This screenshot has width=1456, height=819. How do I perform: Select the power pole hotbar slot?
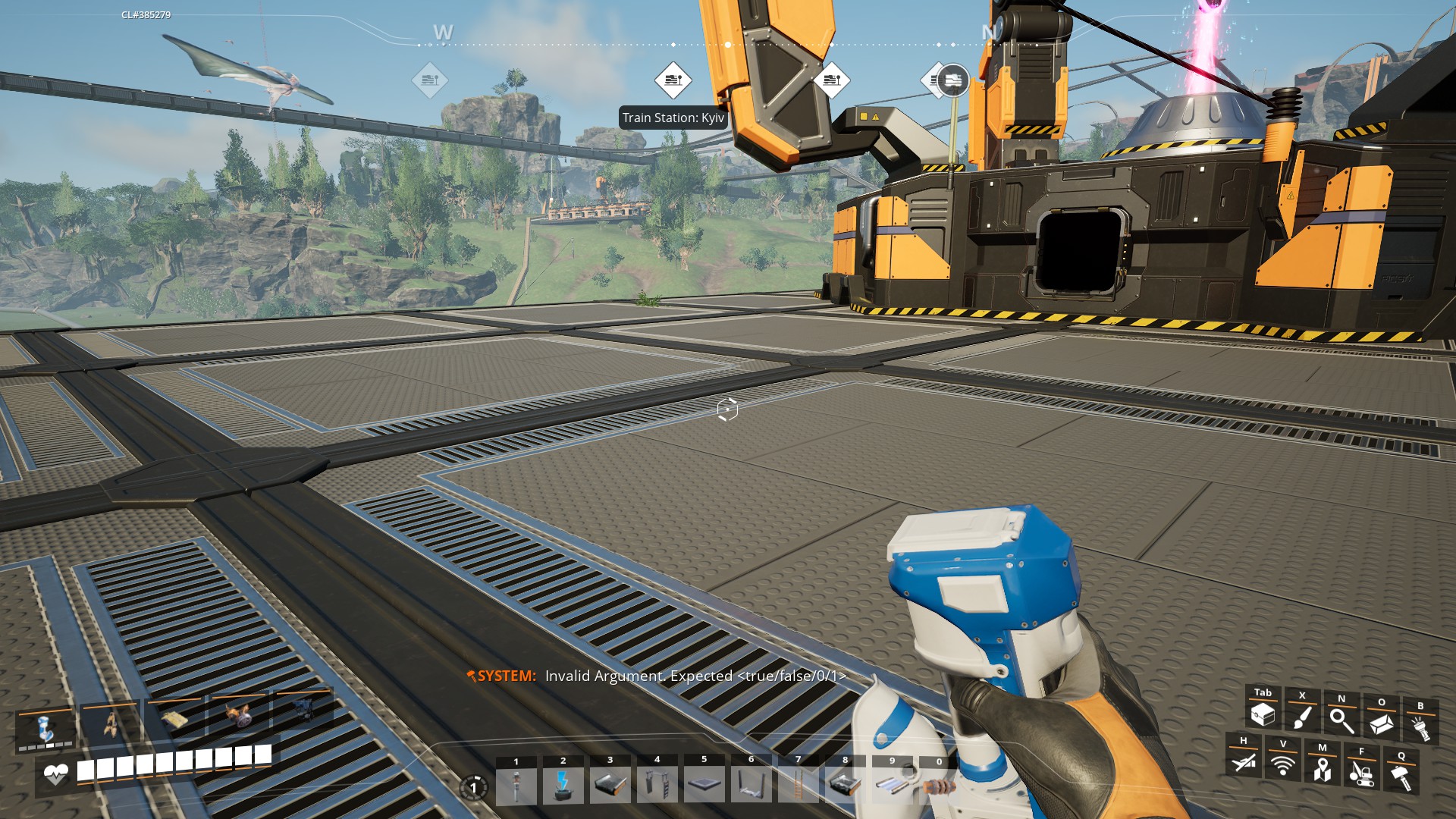[516, 785]
